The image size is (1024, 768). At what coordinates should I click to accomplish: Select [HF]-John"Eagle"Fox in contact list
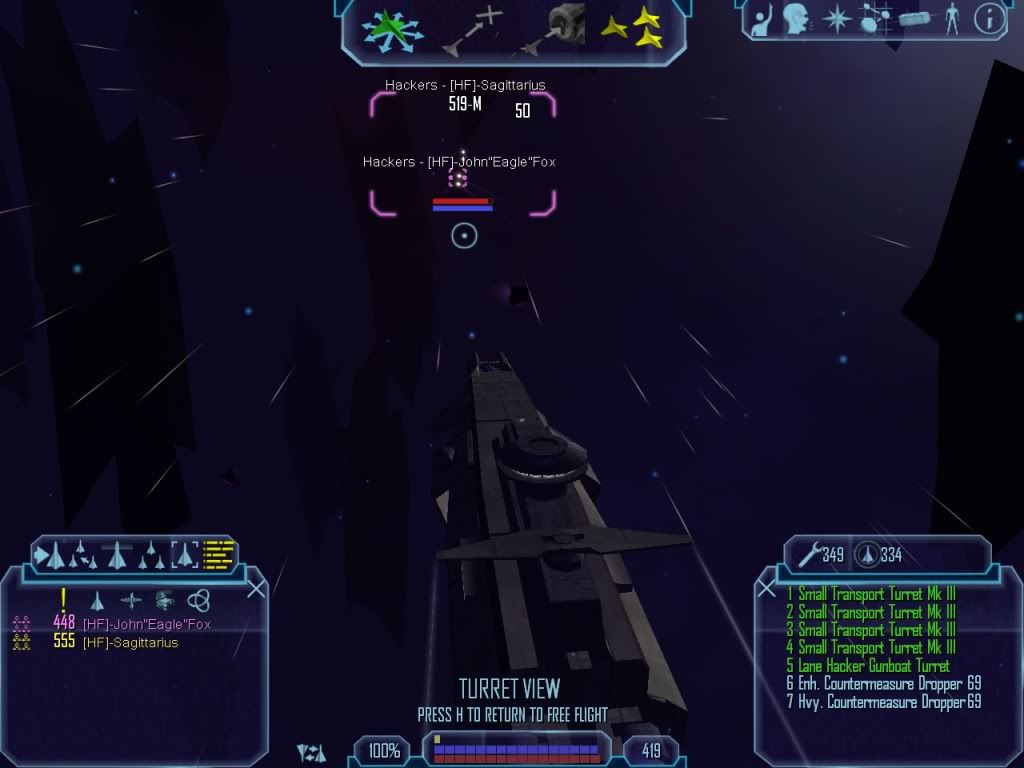tap(146, 624)
